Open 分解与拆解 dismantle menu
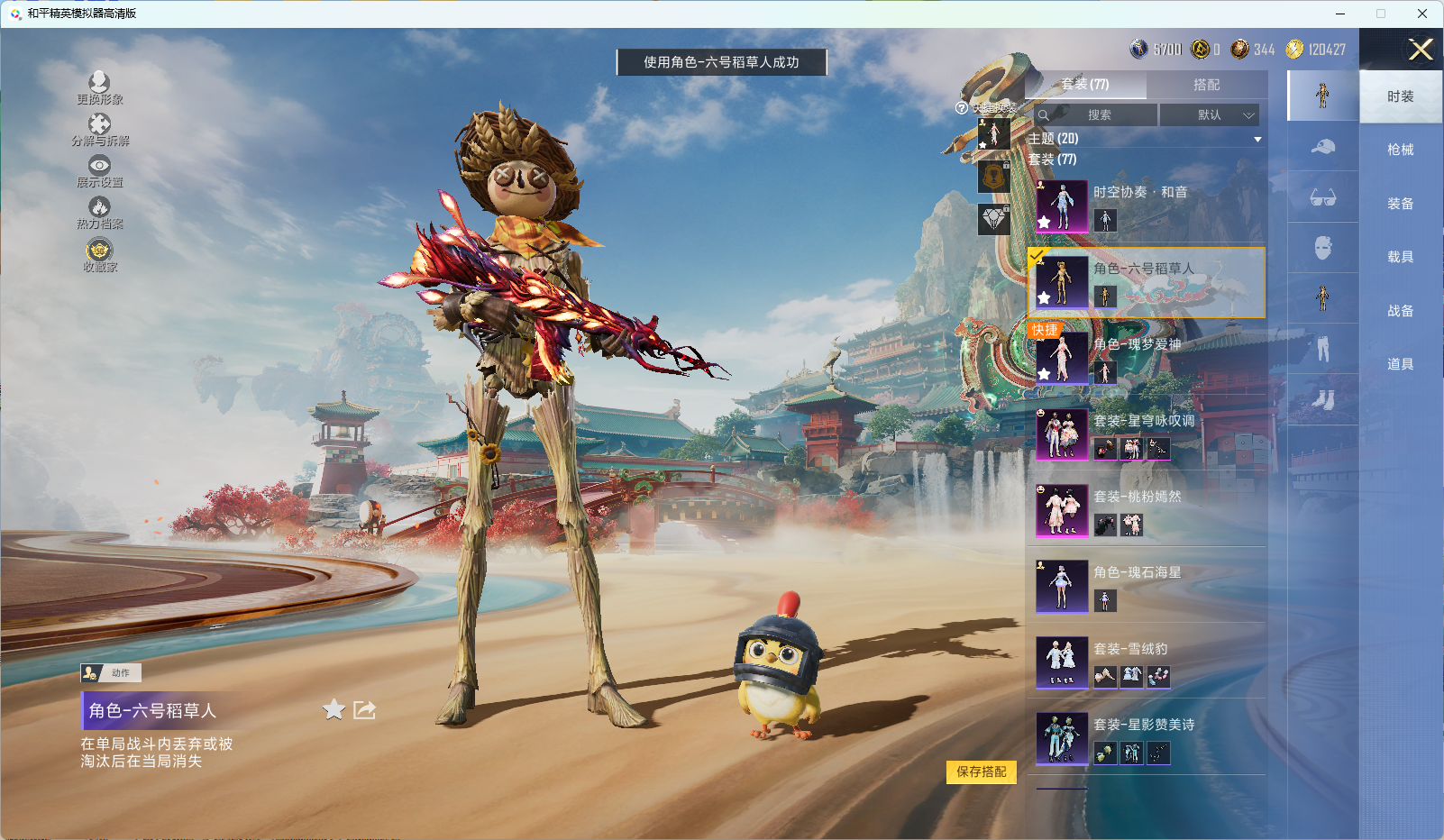1444x840 pixels. point(99,129)
